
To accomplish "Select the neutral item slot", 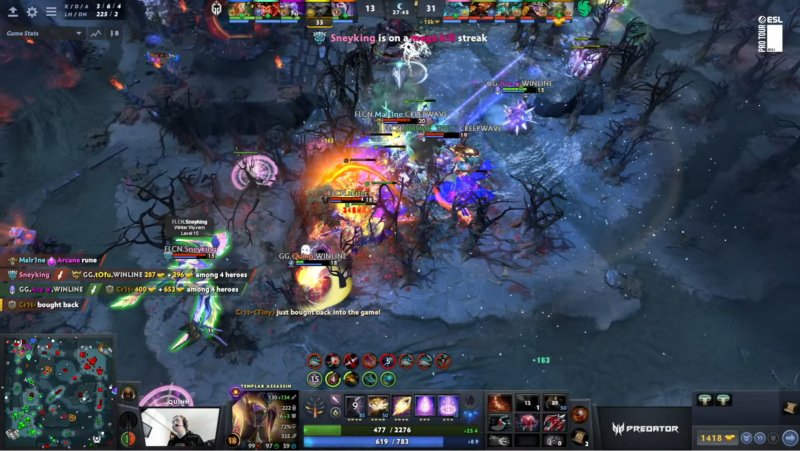I will (581, 413).
